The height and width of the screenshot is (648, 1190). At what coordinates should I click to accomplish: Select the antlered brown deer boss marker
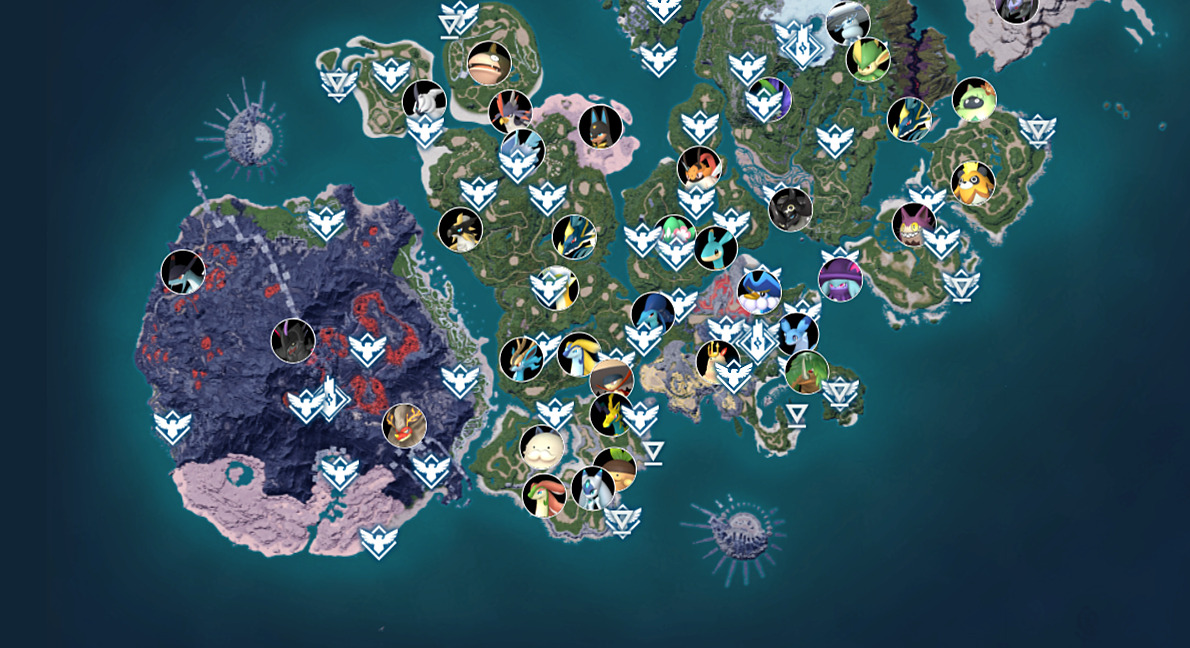[404, 426]
